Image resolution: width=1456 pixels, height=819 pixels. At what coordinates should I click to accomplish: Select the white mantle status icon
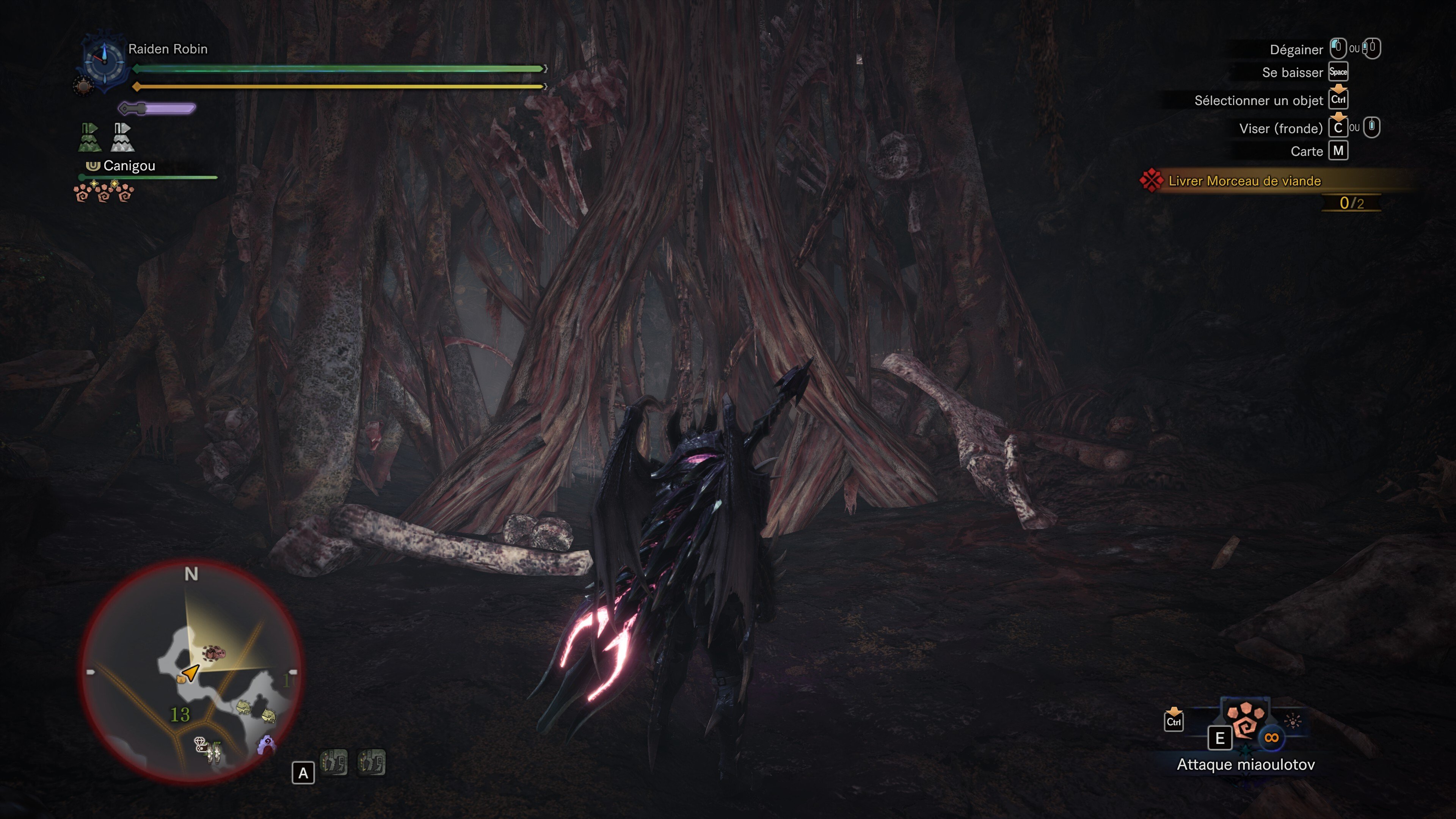point(122,137)
